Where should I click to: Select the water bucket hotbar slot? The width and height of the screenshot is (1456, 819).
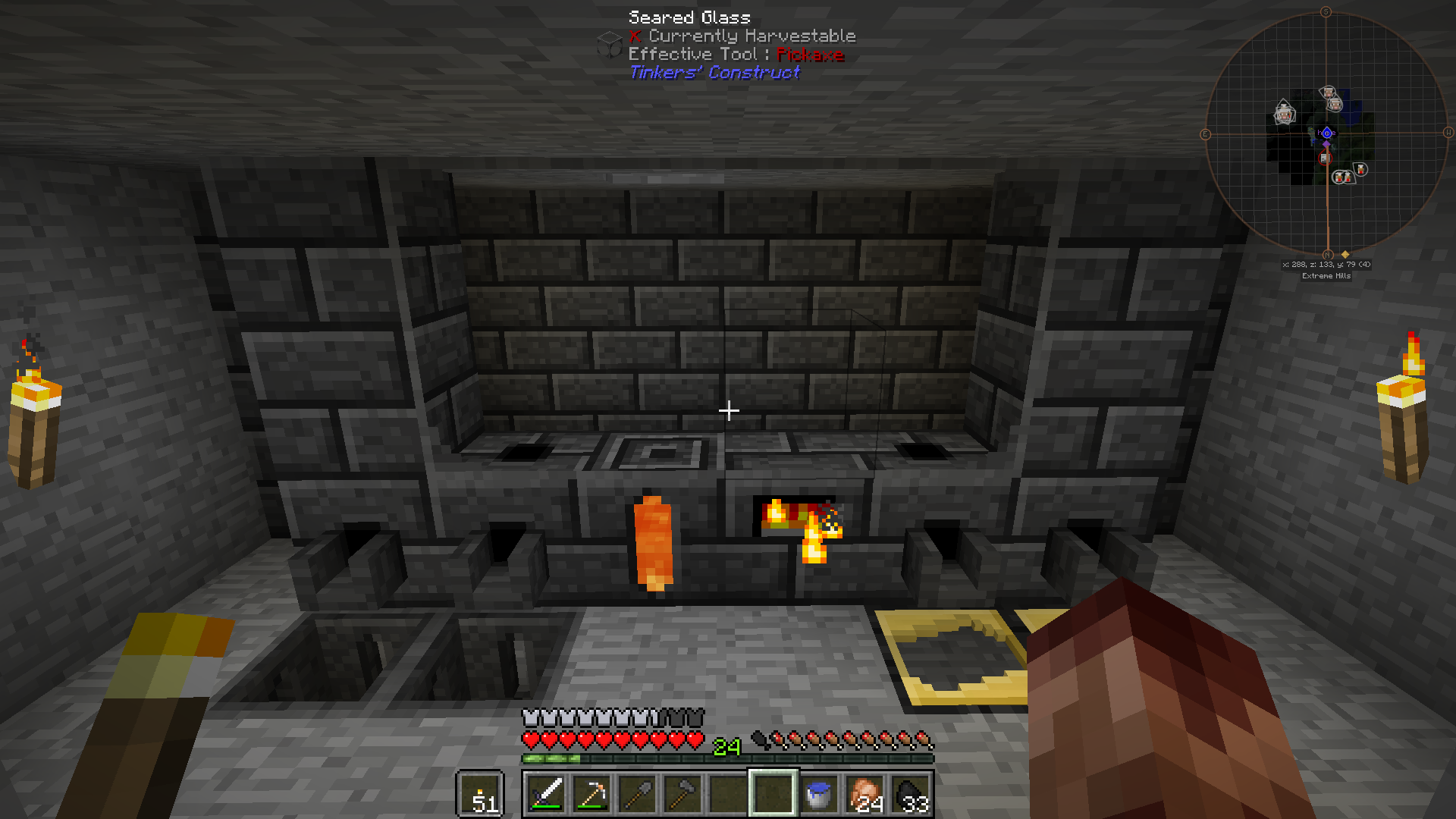(819, 794)
